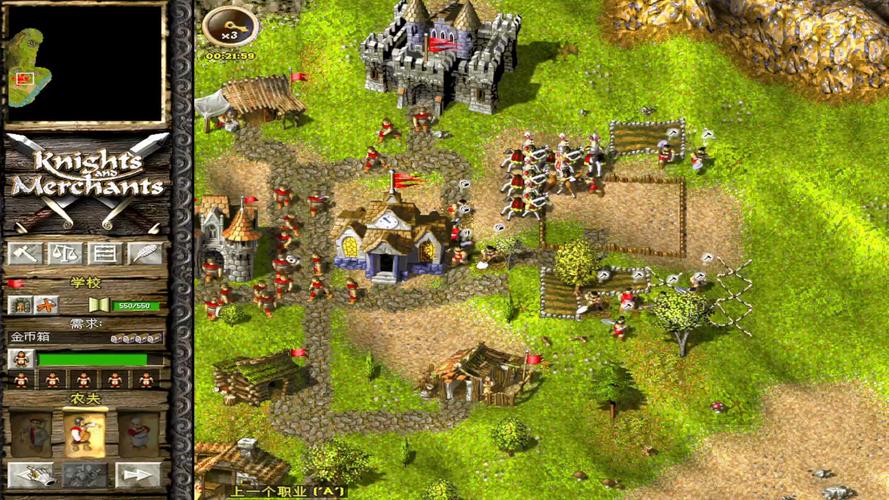Open the quill feather options tab

144,253
